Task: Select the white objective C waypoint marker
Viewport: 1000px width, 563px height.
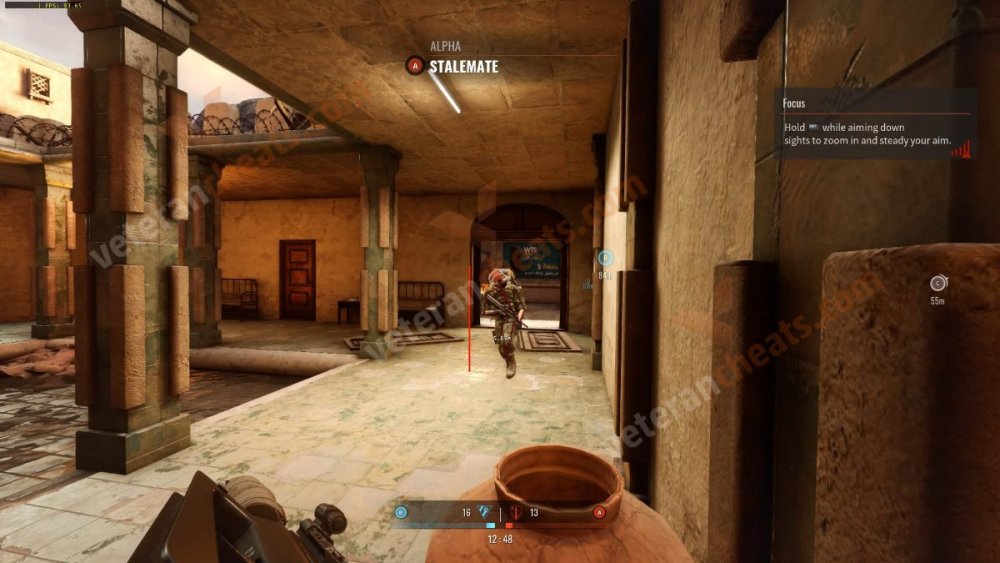Action: (x=937, y=283)
